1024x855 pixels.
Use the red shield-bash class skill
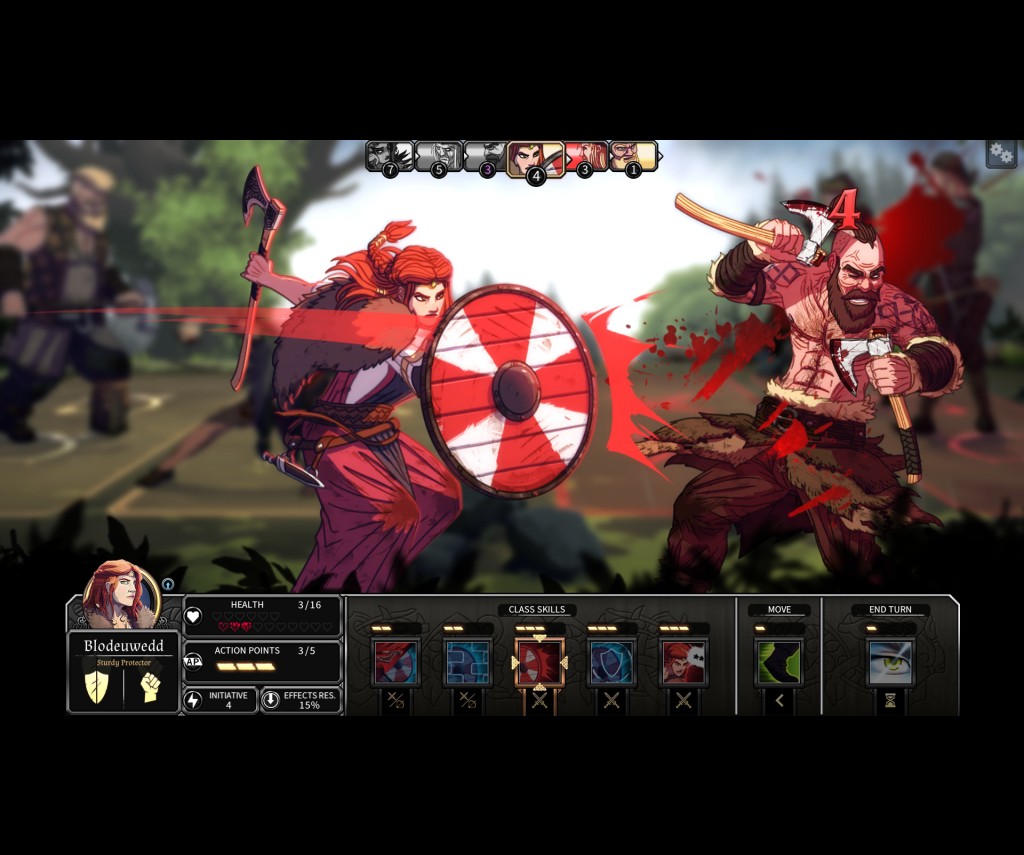coord(395,662)
